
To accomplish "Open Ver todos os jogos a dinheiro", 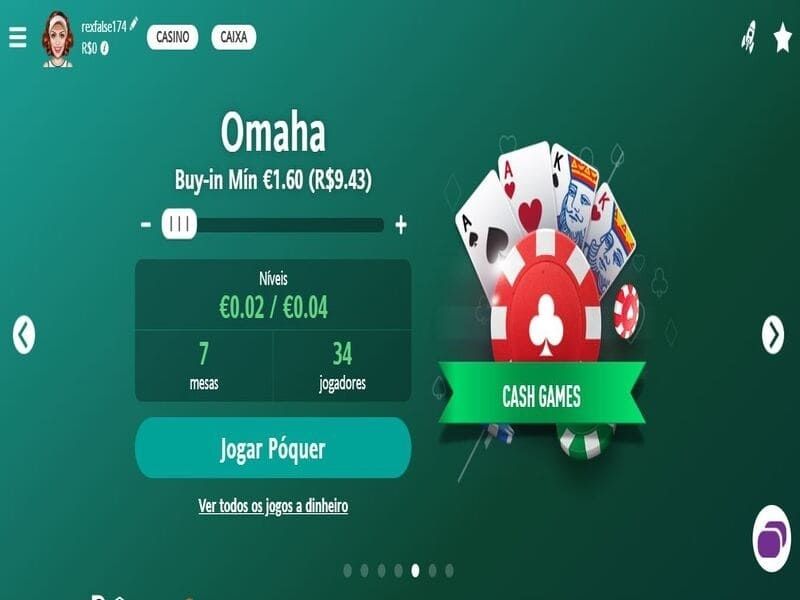I will [x=273, y=506].
